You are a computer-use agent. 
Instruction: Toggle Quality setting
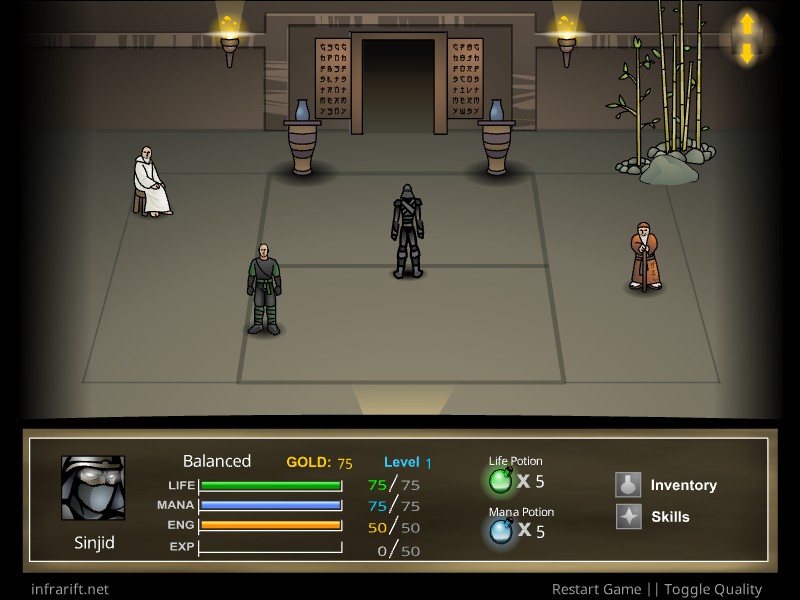click(x=712, y=589)
